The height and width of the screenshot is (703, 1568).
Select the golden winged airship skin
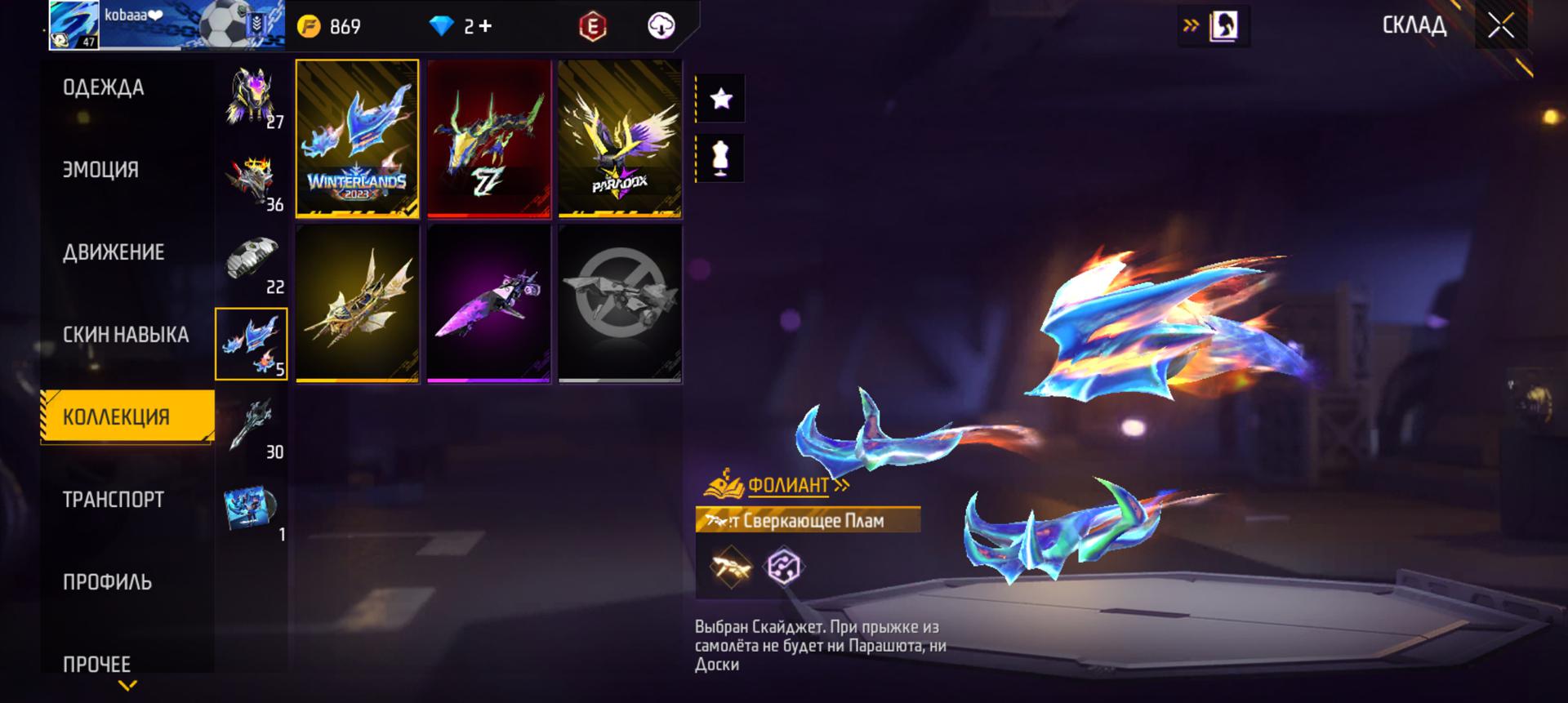[358, 304]
